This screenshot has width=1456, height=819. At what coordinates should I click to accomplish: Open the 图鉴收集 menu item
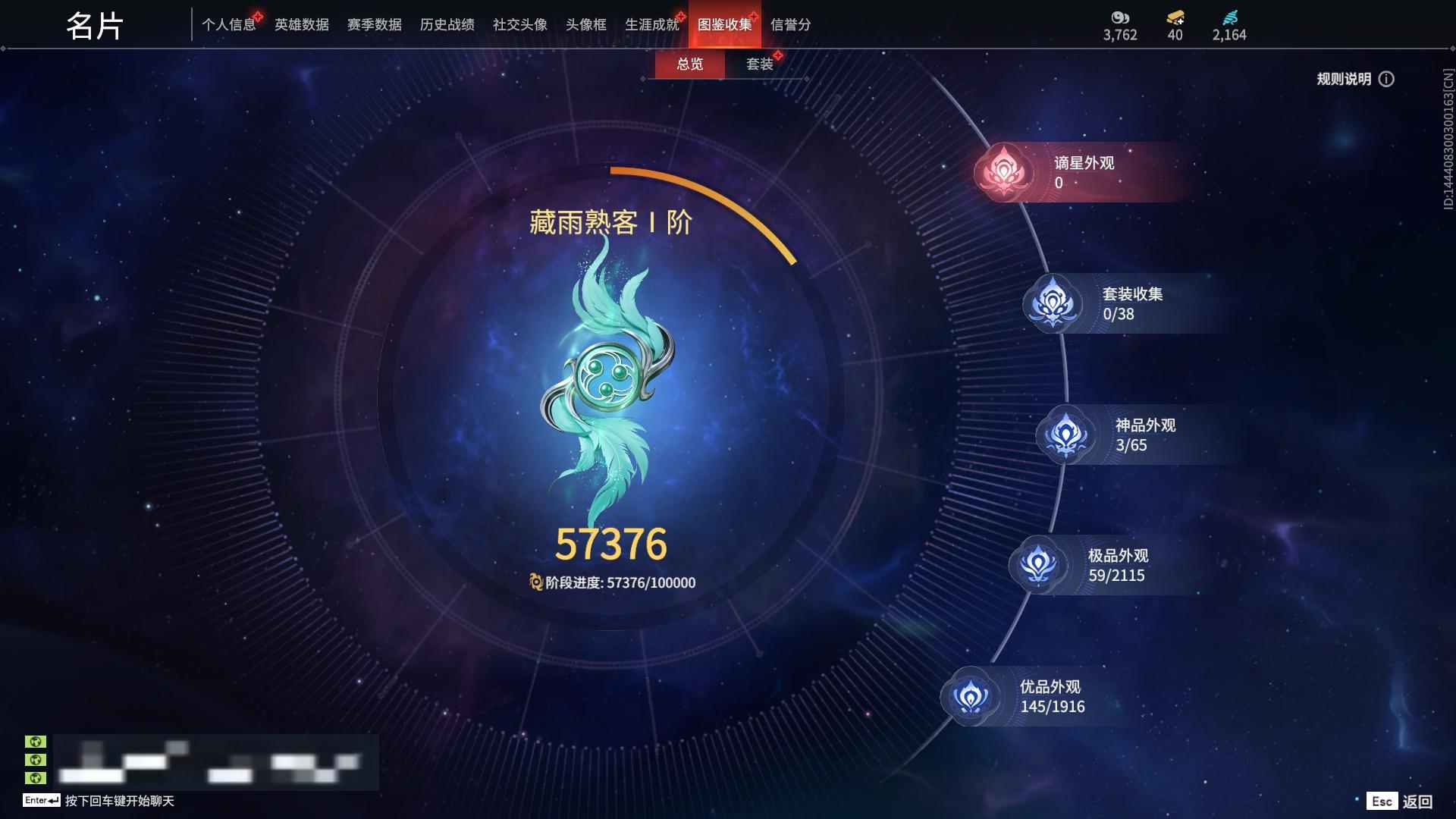click(724, 24)
